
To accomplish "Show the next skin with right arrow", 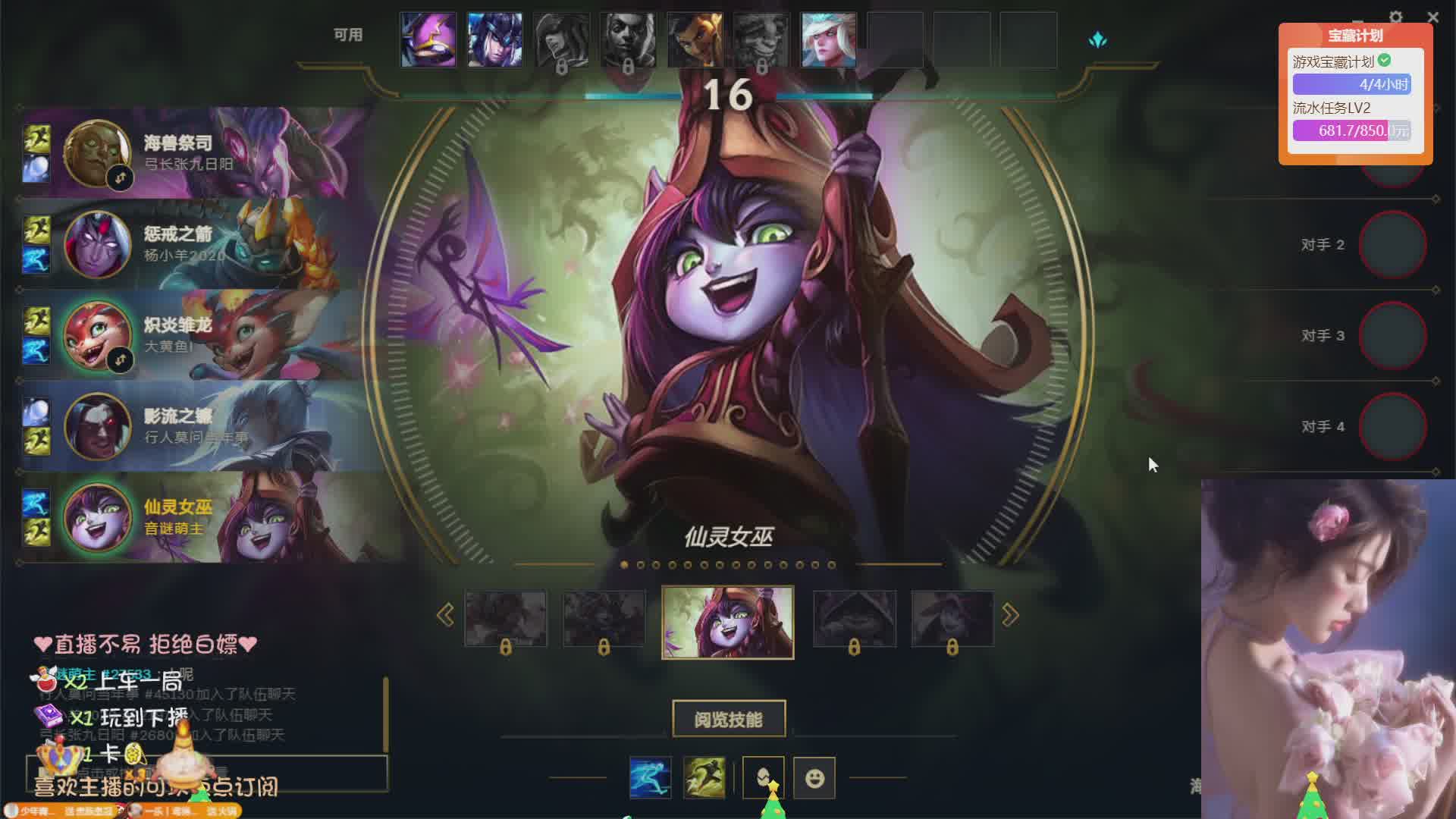I will click(x=1010, y=615).
